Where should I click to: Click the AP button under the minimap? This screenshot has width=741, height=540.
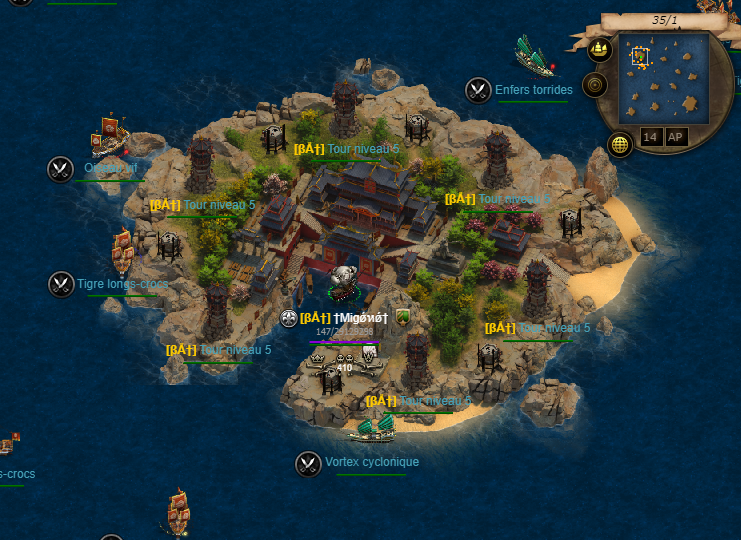coord(676,137)
